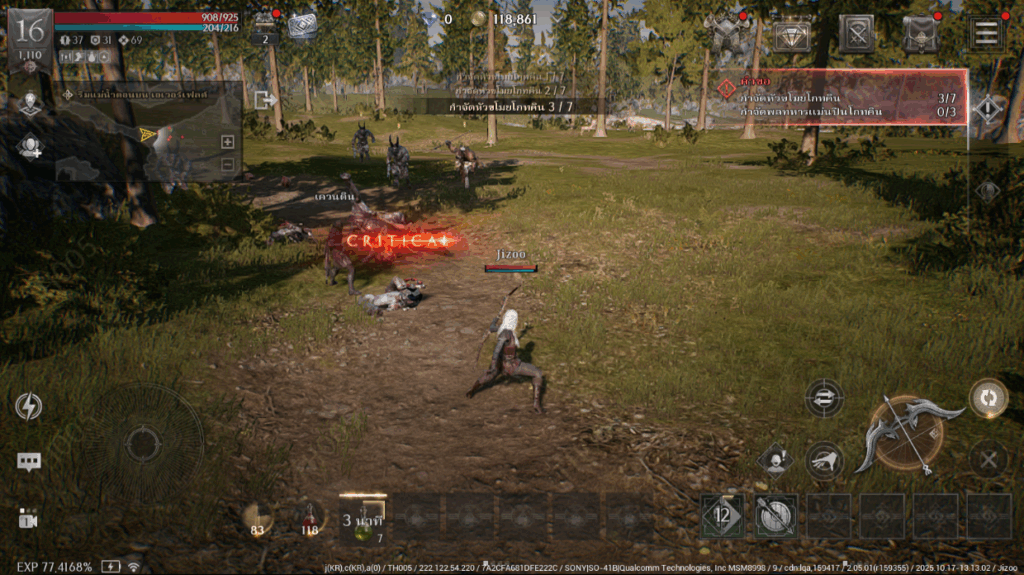Fire the bow basic attack
The height and width of the screenshot is (575, 1024).
coord(907,433)
